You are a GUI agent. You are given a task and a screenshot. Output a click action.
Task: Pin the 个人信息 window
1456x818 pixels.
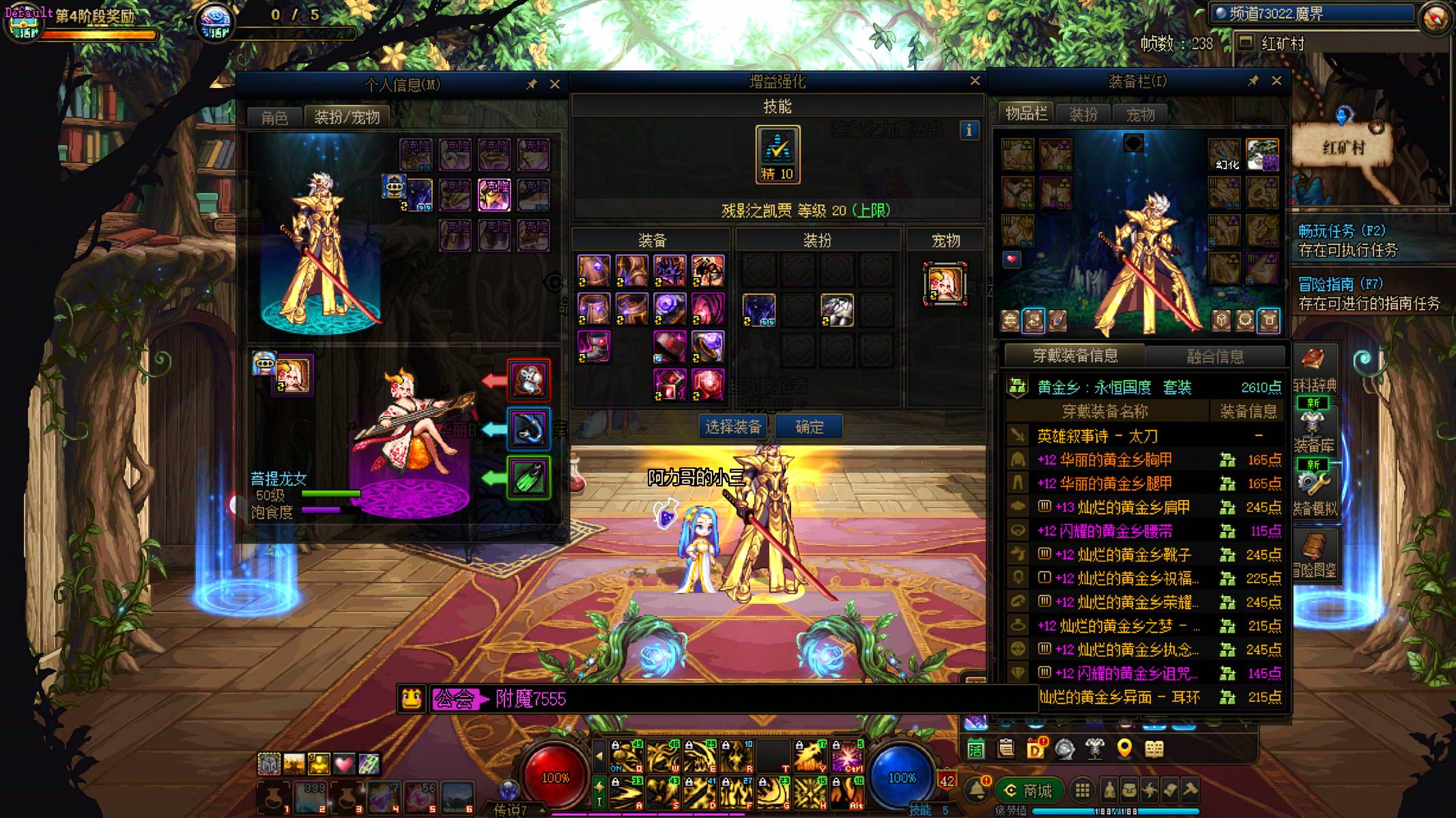click(531, 84)
